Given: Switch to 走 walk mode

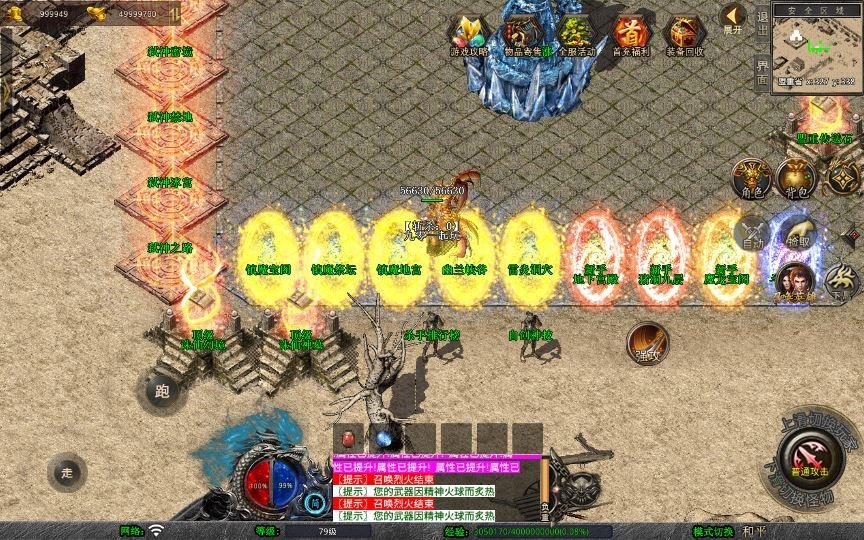Looking at the screenshot, I should (67, 472).
